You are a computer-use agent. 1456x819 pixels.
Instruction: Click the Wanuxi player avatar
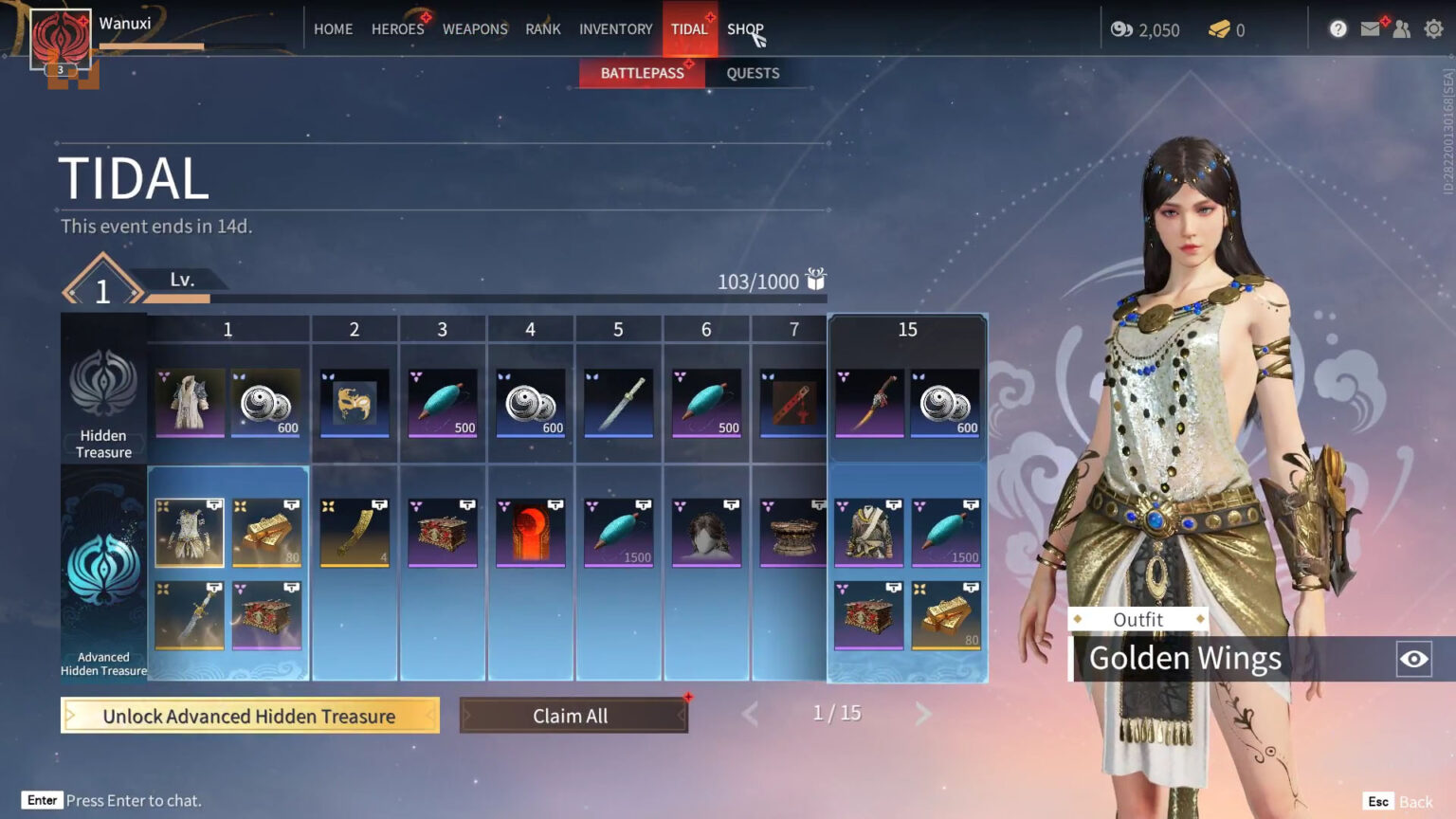pyautogui.click(x=61, y=39)
